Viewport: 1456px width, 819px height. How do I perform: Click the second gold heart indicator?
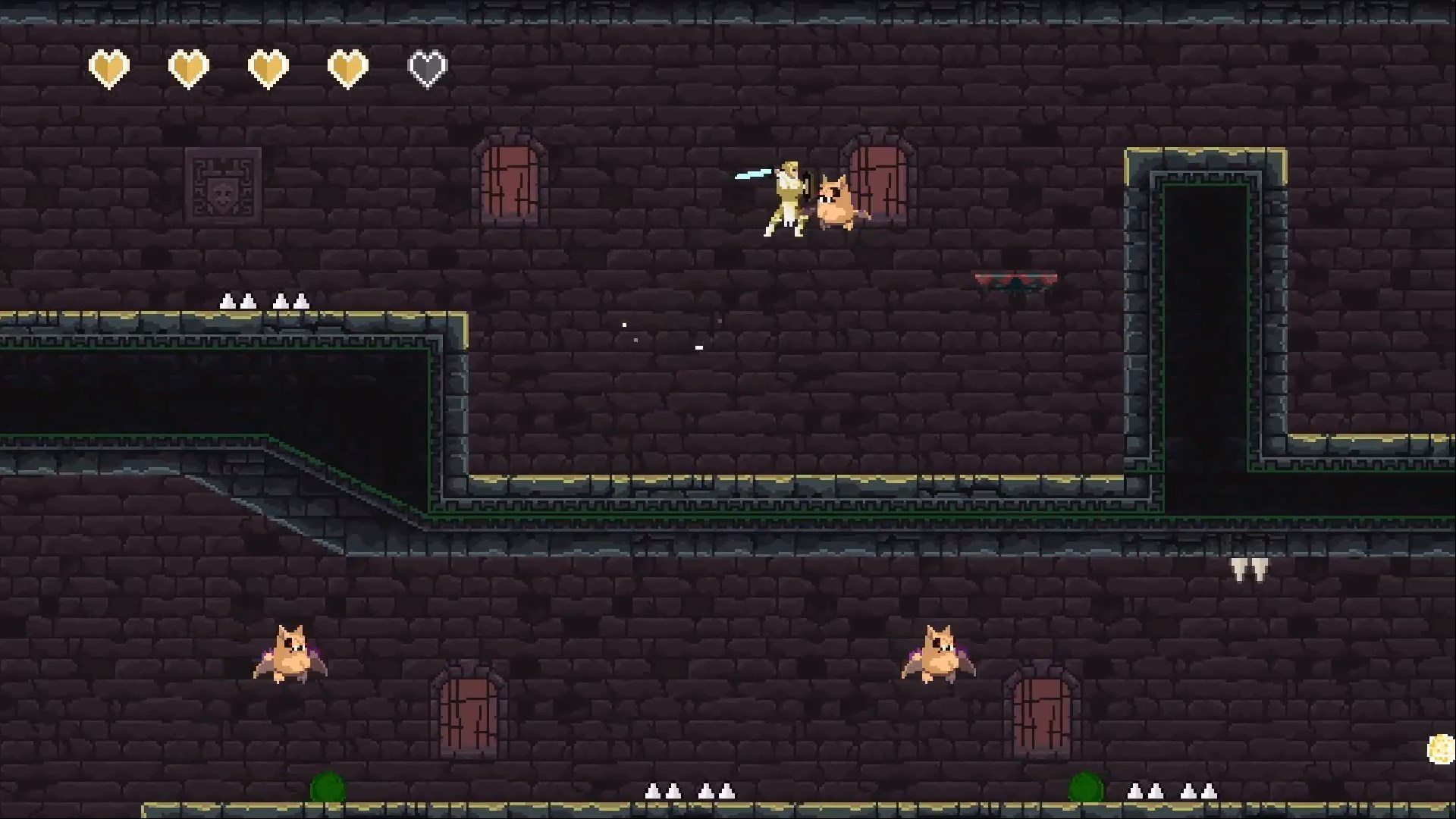click(x=188, y=67)
